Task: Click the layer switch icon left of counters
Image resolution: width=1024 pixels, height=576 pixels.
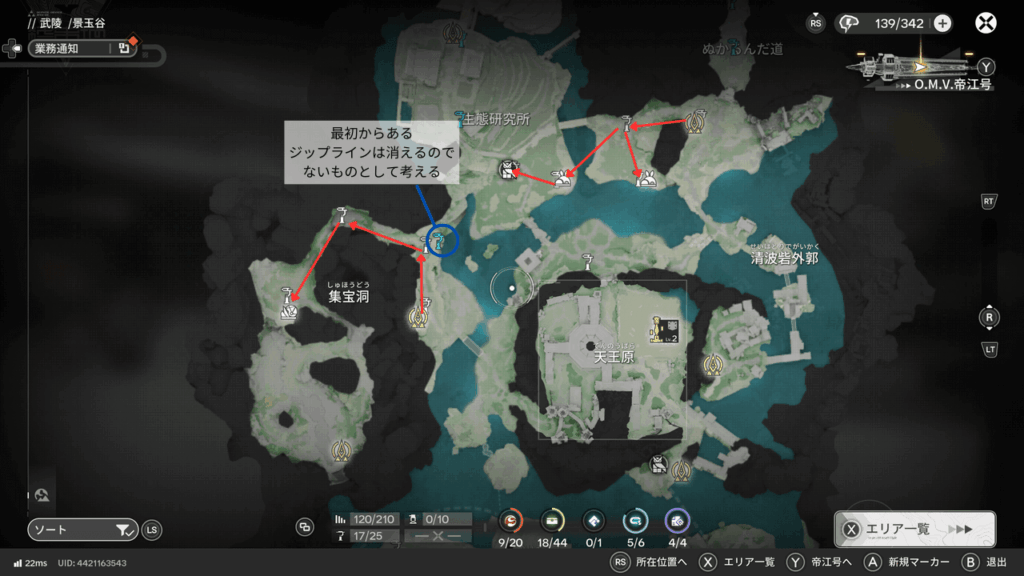Action: tap(304, 527)
